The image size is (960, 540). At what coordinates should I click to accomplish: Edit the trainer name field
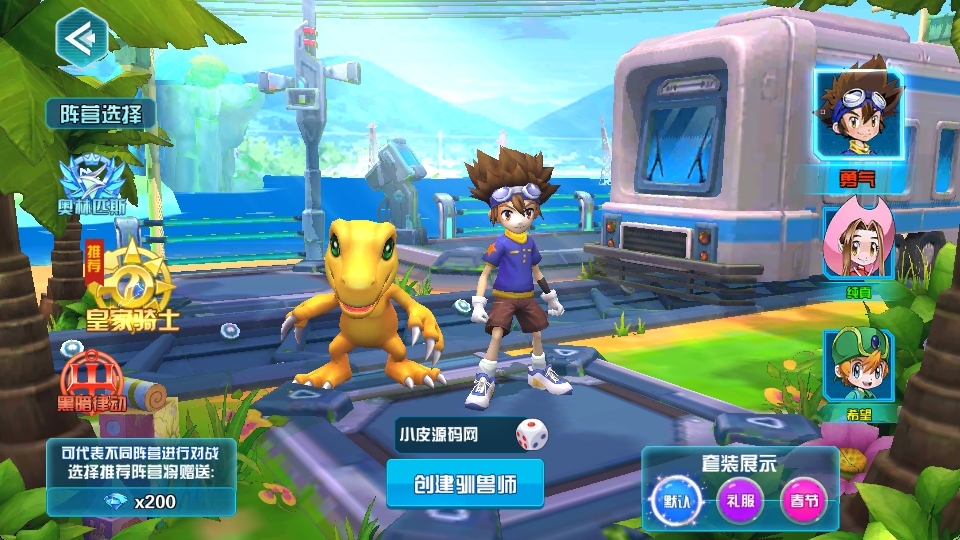(x=450, y=435)
